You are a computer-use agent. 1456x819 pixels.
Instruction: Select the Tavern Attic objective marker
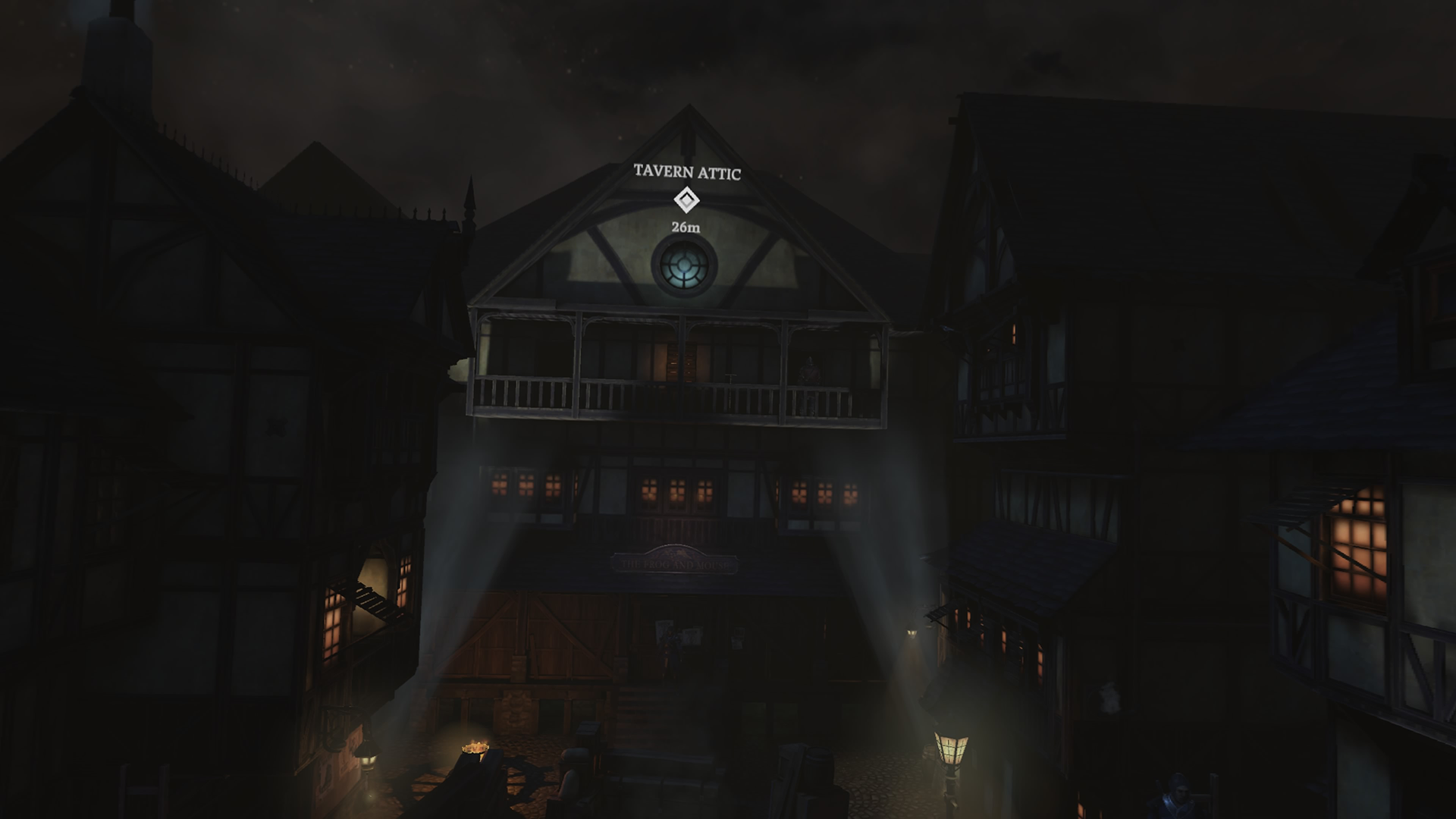coord(686,200)
